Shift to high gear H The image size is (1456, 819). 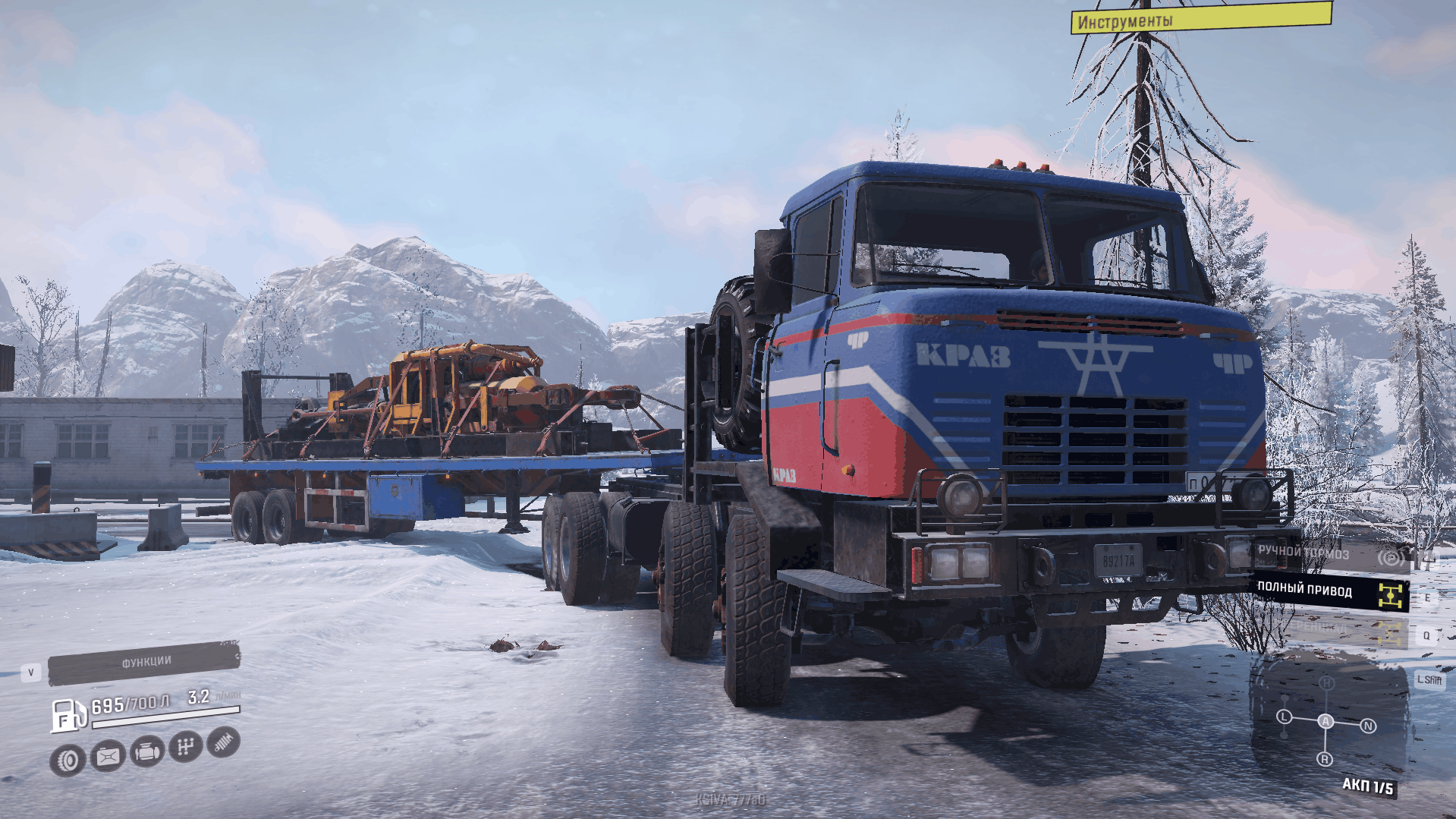point(1326,683)
